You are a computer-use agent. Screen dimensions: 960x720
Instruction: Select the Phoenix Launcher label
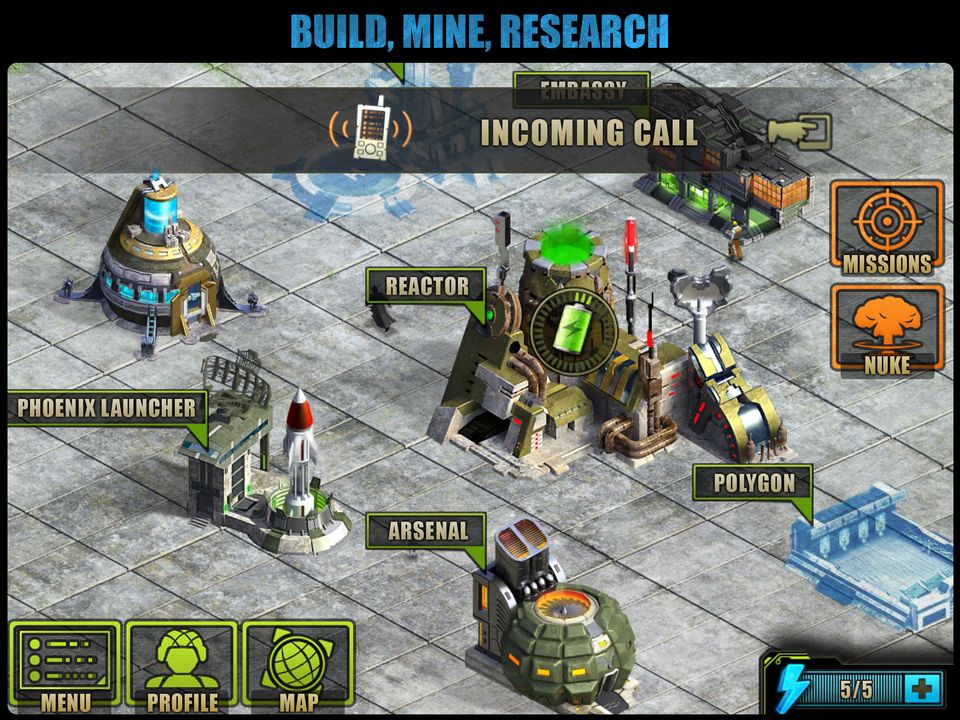tap(107, 408)
